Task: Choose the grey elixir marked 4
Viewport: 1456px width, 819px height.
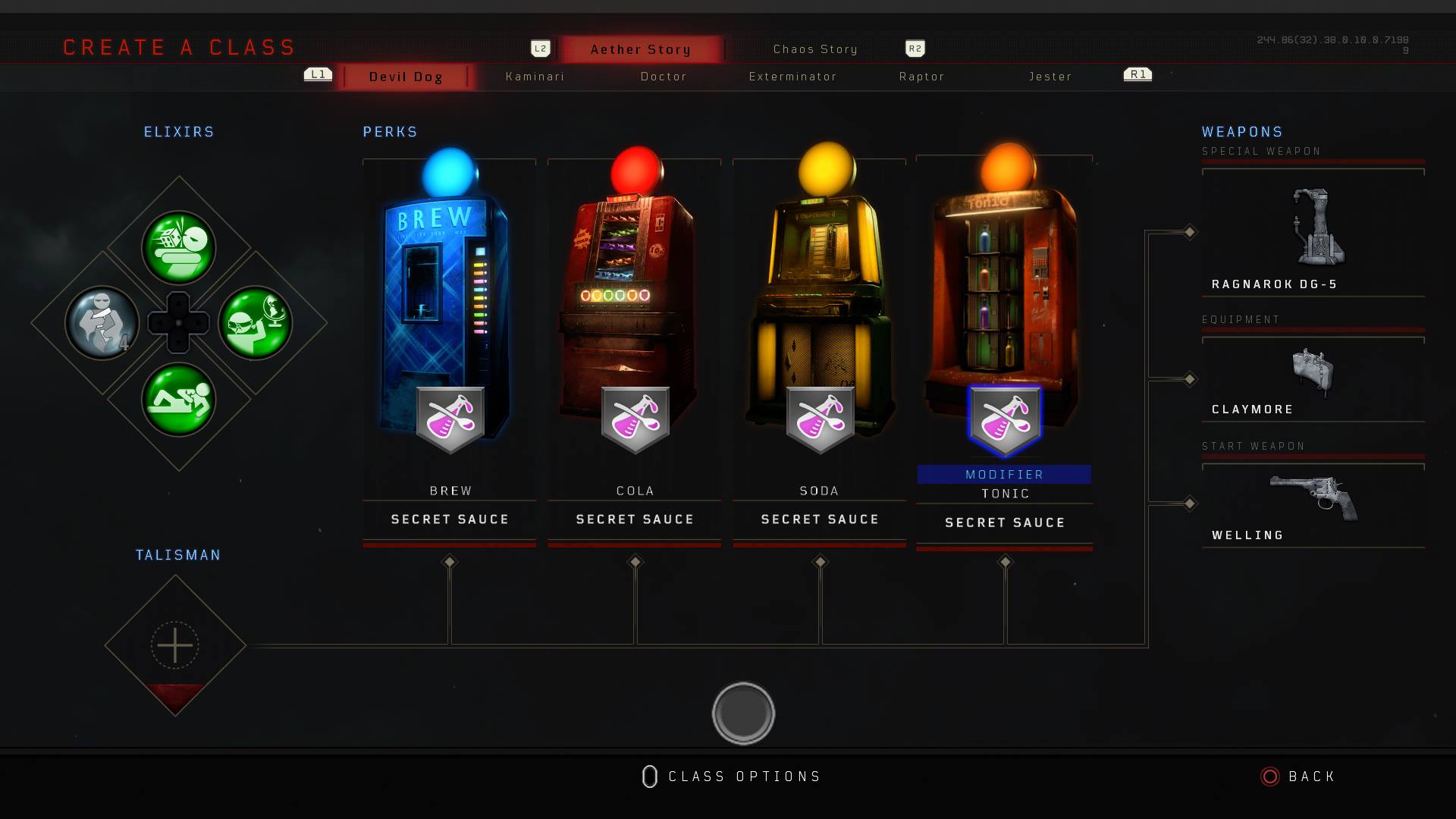Action: click(x=102, y=323)
